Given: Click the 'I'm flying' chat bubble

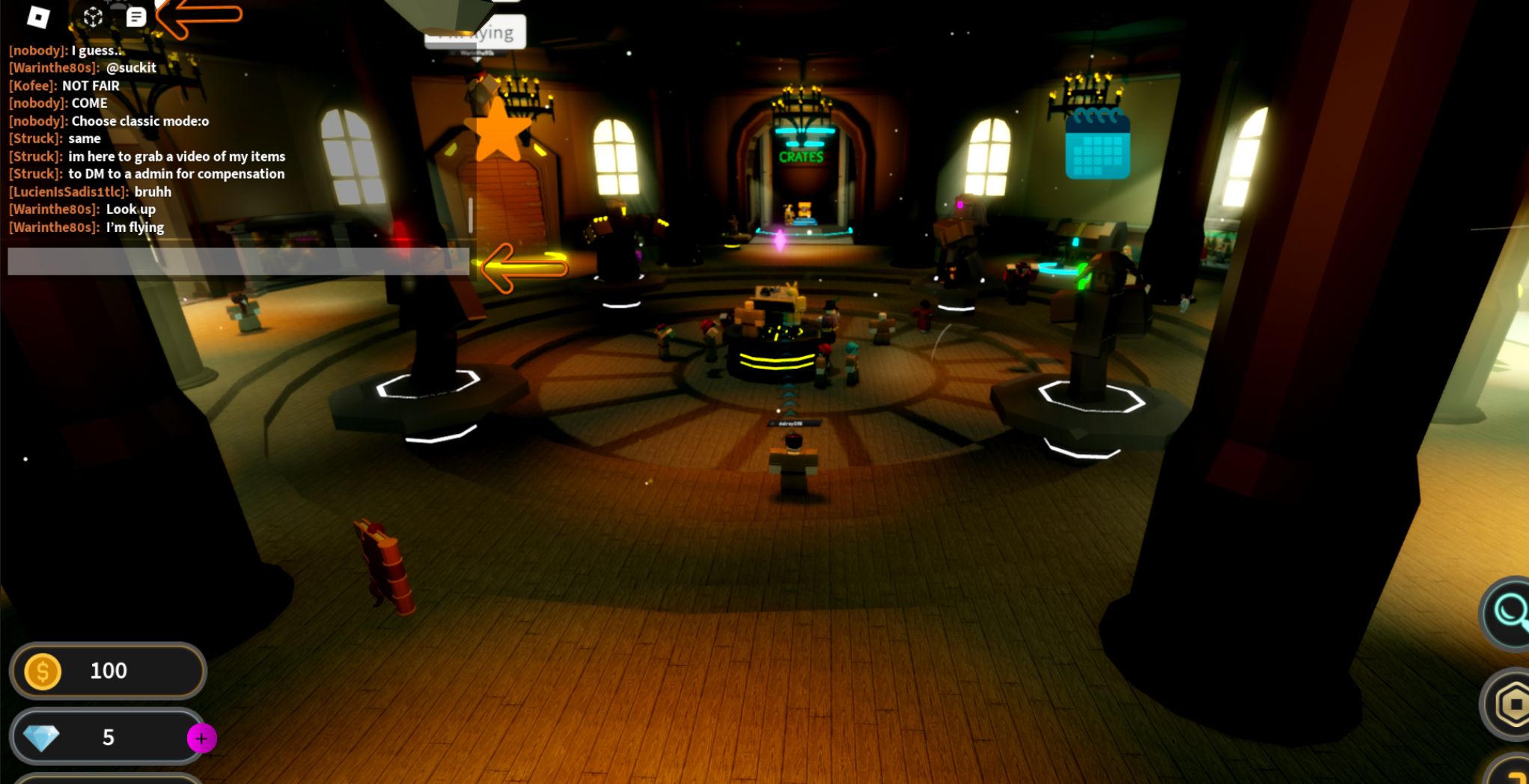Looking at the screenshot, I should 476,31.
